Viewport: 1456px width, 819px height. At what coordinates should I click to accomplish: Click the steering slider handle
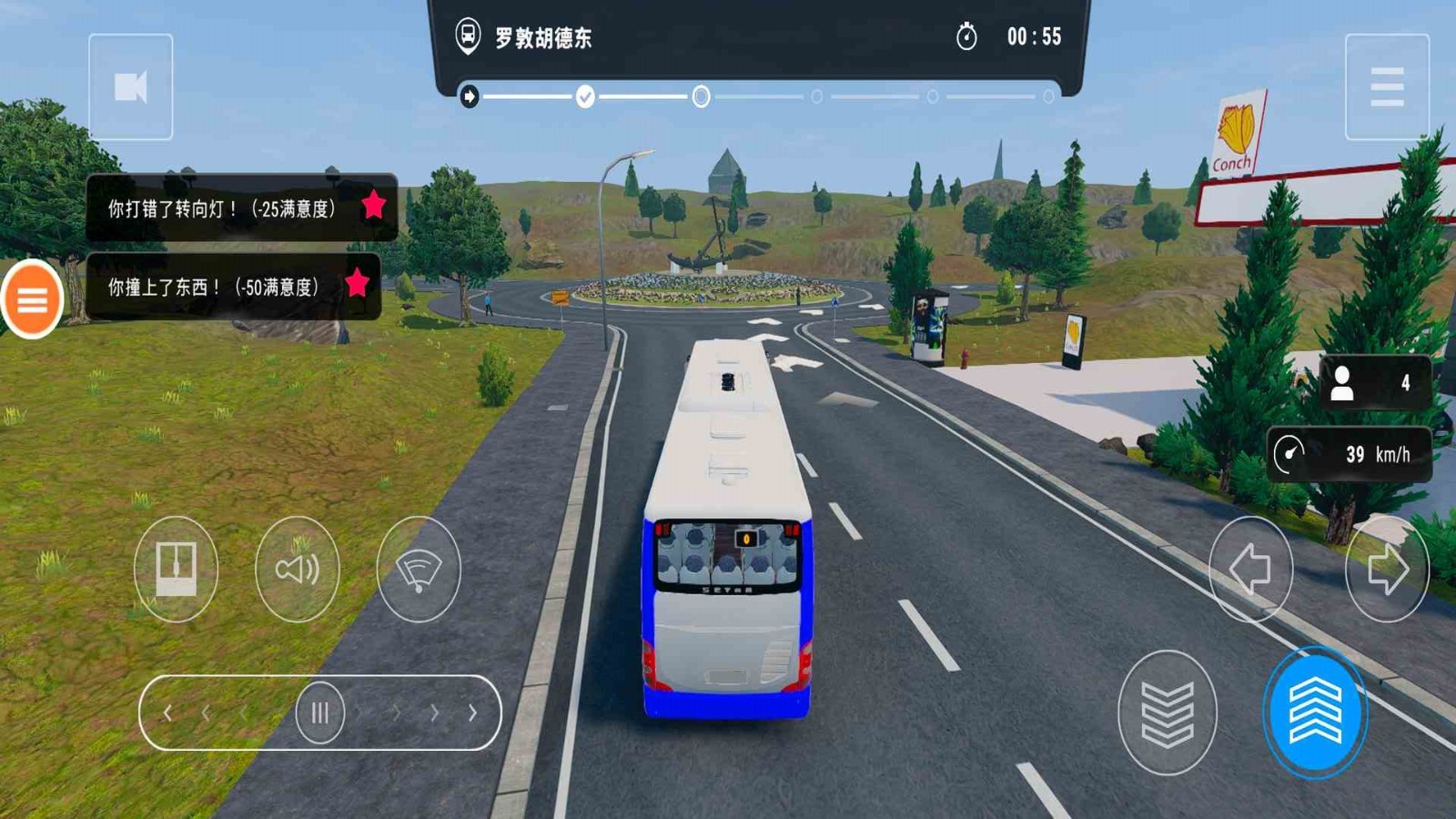[x=320, y=713]
